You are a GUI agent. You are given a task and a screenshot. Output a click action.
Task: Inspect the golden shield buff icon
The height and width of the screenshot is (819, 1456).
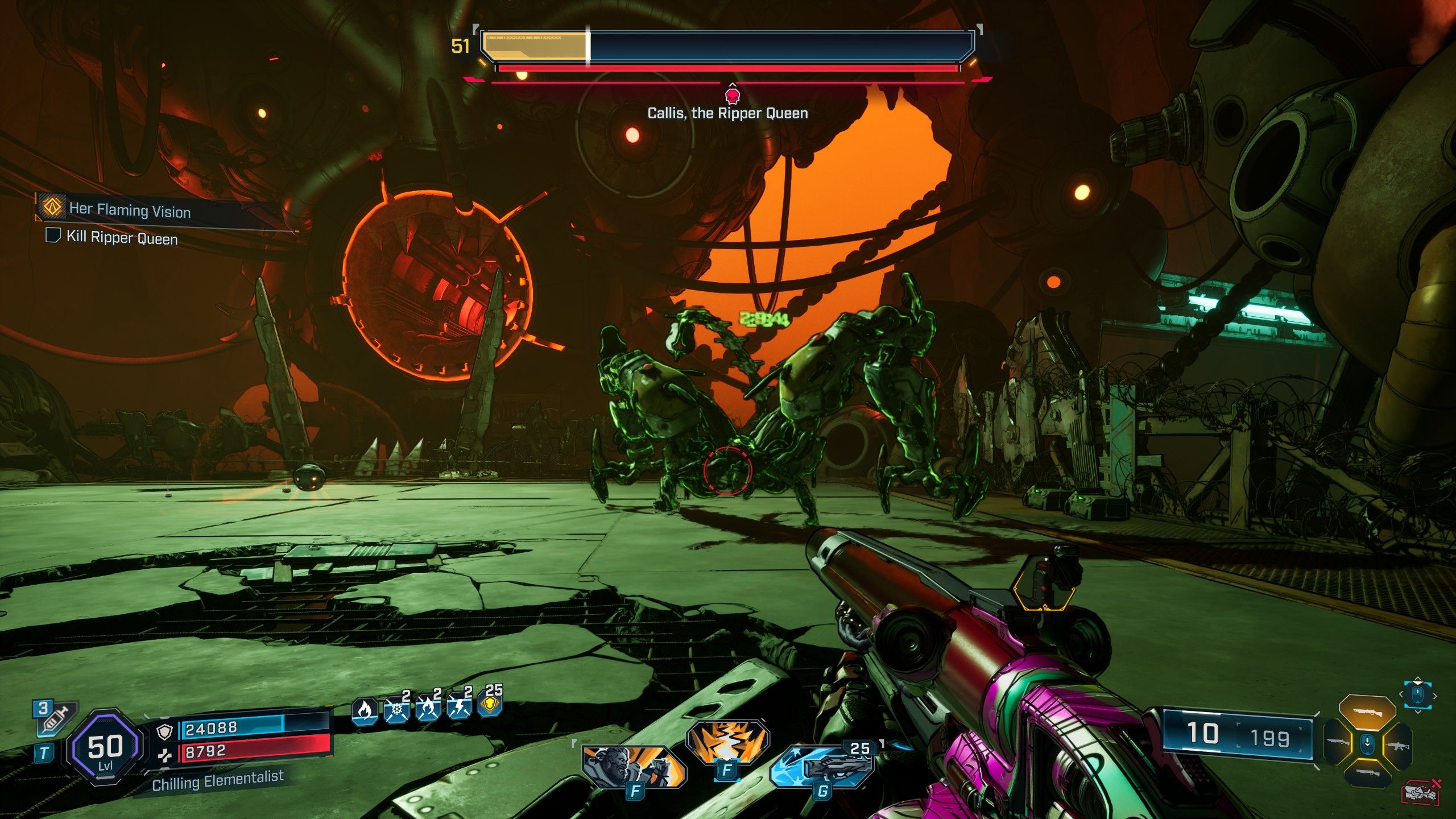tap(491, 705)
